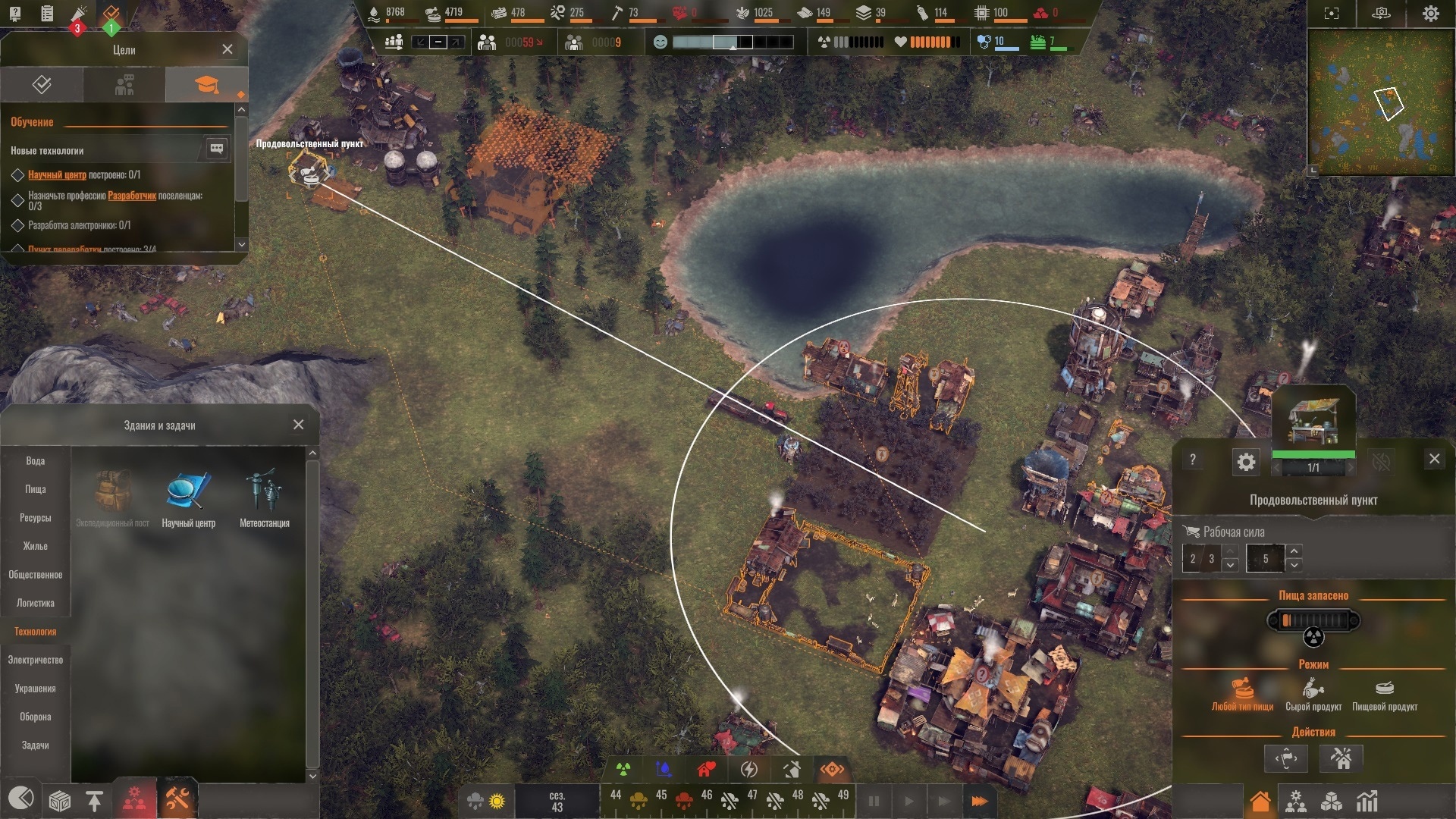Screen dimensions: 1456x819
Task: Select Научный центр building
Action: click(x=188, y=498)
